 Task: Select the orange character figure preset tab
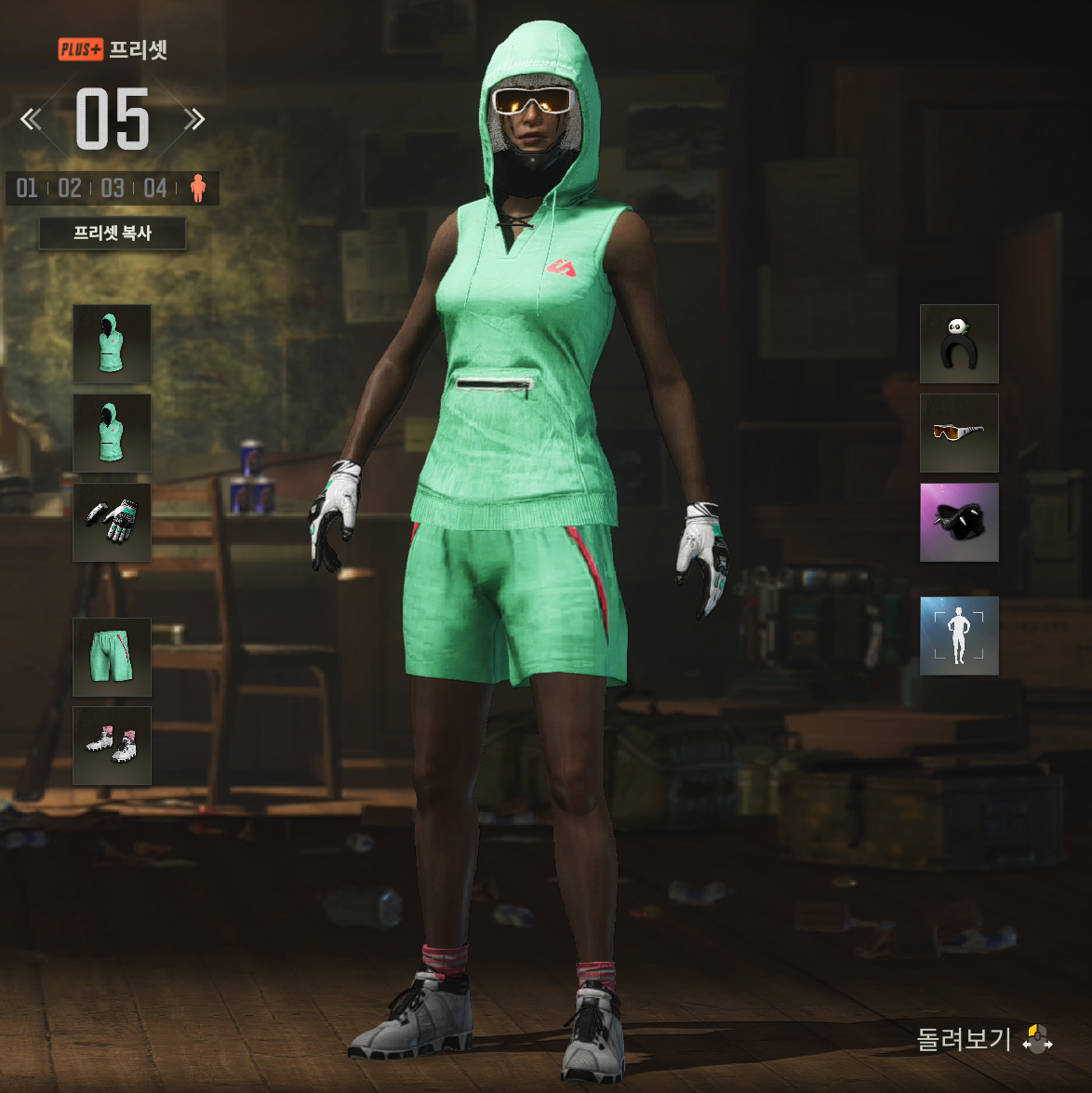[197, 189]
